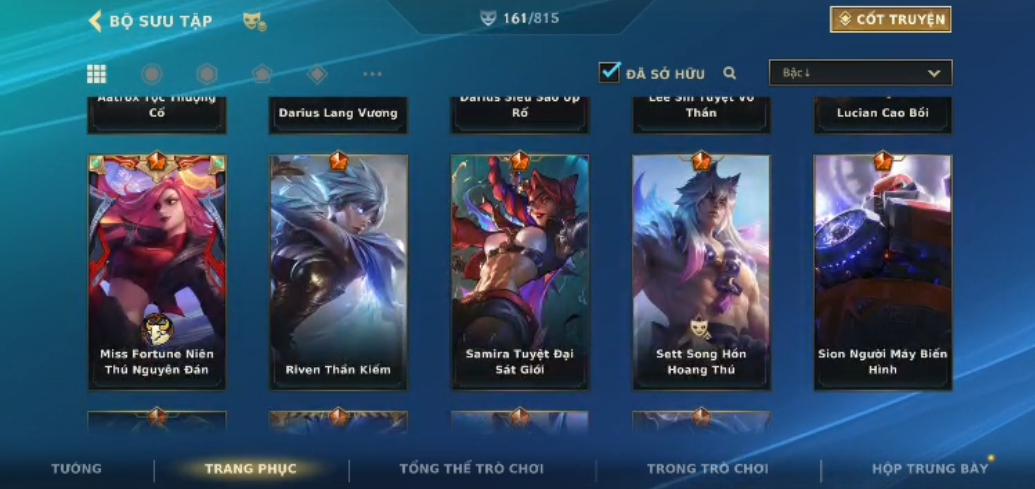The width and height of the screenshot is (1035, 489).
Task: Choose the Riven Thần Kiếm skin card
Action: (338, 270)
